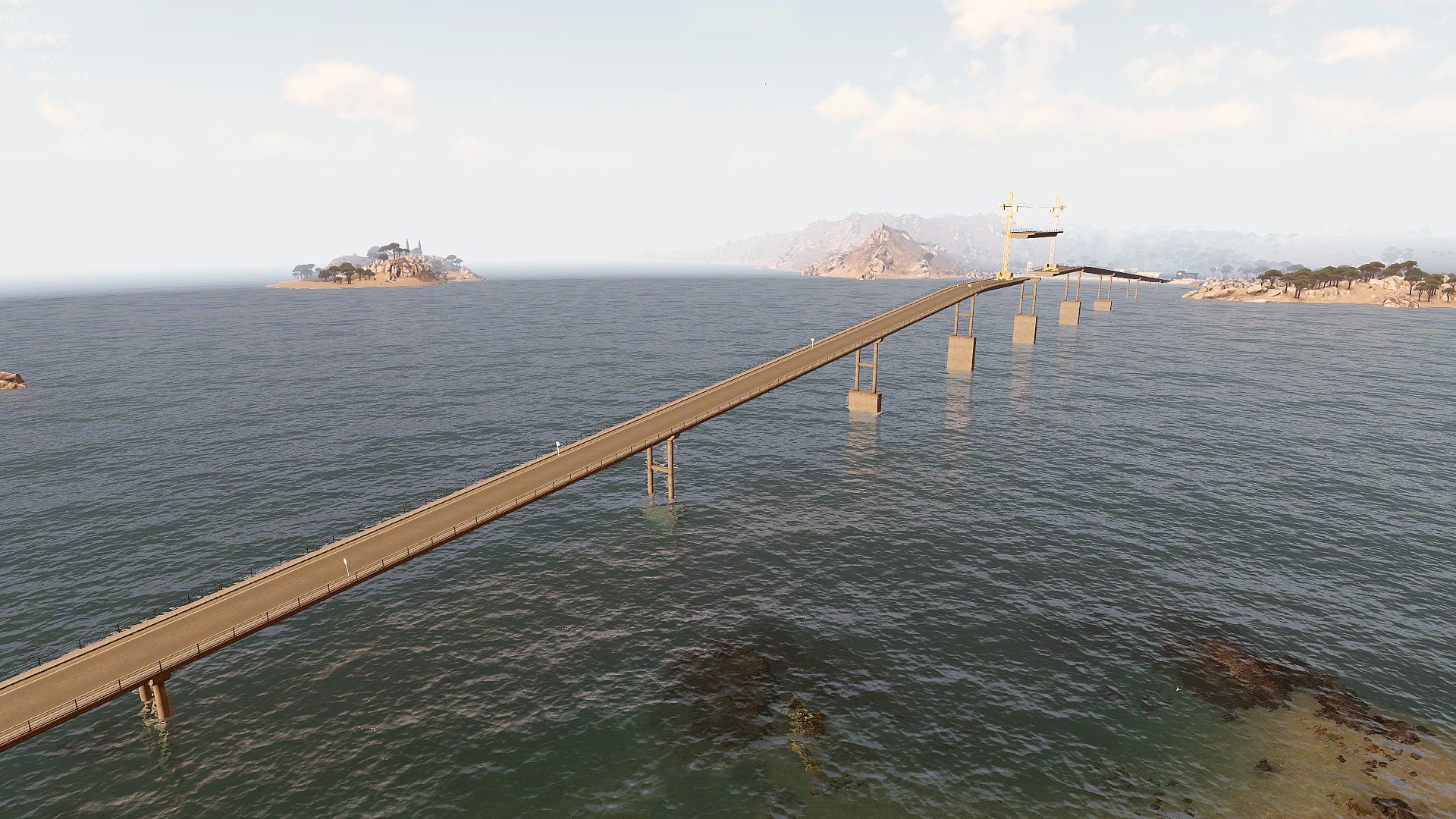Choose the Civil side entry
1456x819 pixels.
click(38, 94)
